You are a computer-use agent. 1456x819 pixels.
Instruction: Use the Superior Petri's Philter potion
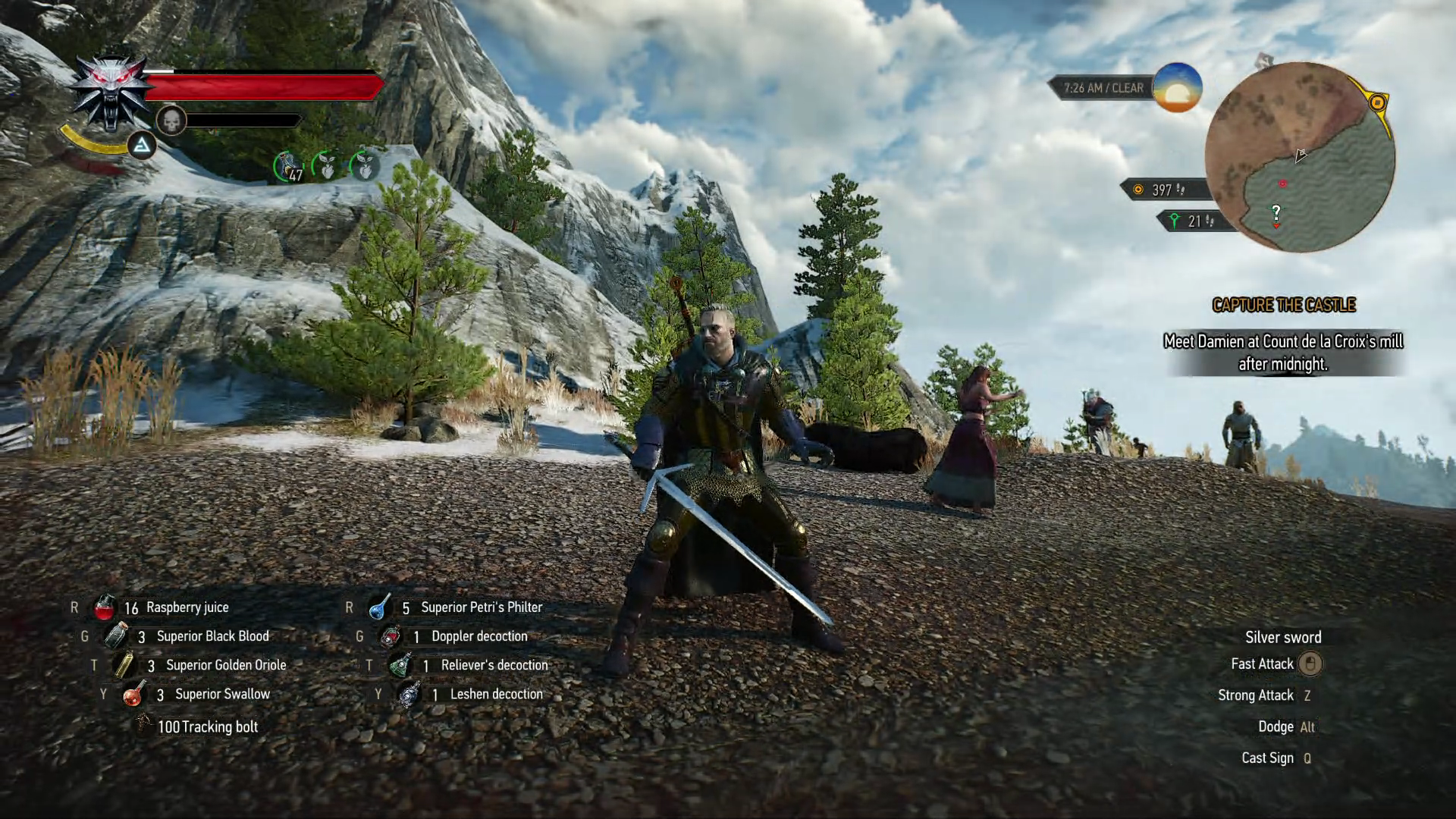pos(379,607)
